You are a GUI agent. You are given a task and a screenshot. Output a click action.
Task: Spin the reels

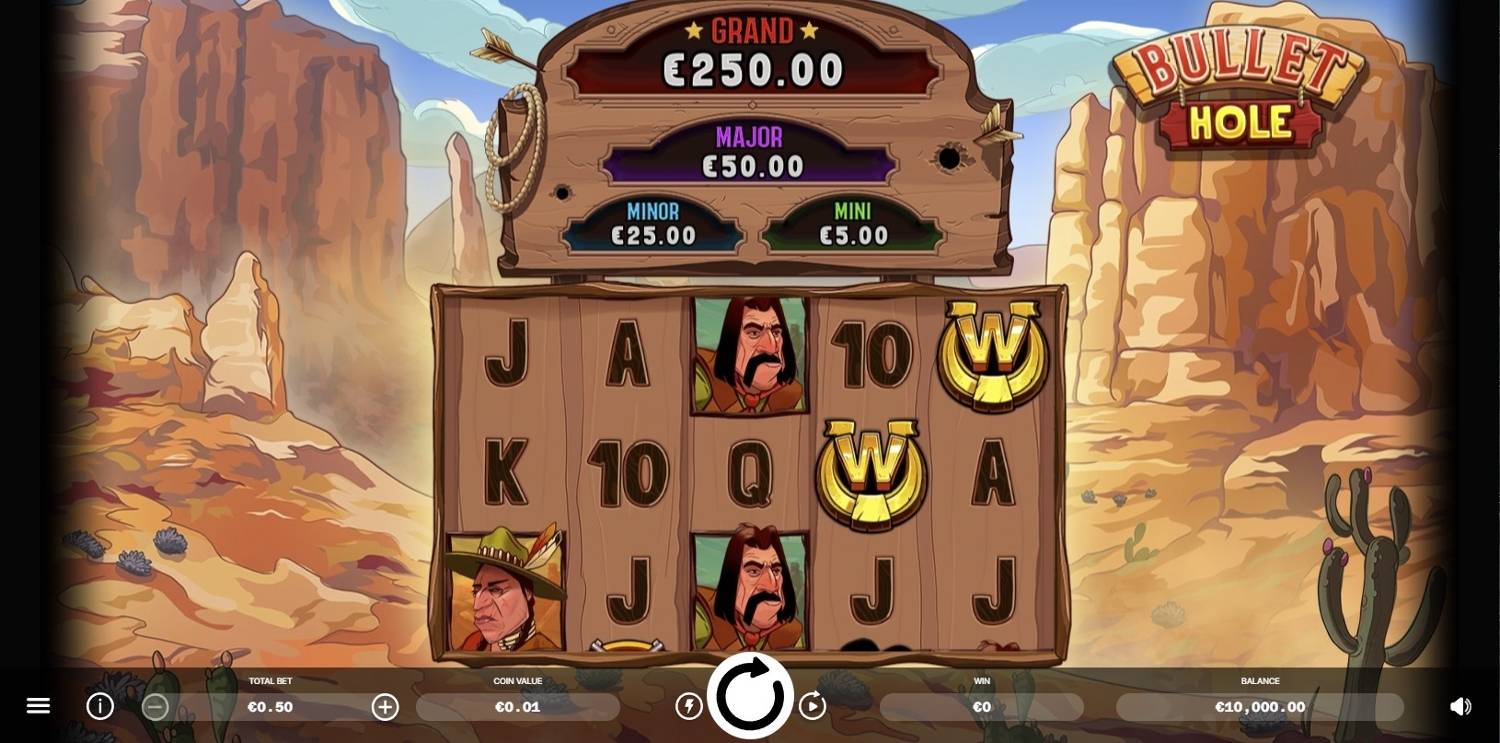(750, 696)
